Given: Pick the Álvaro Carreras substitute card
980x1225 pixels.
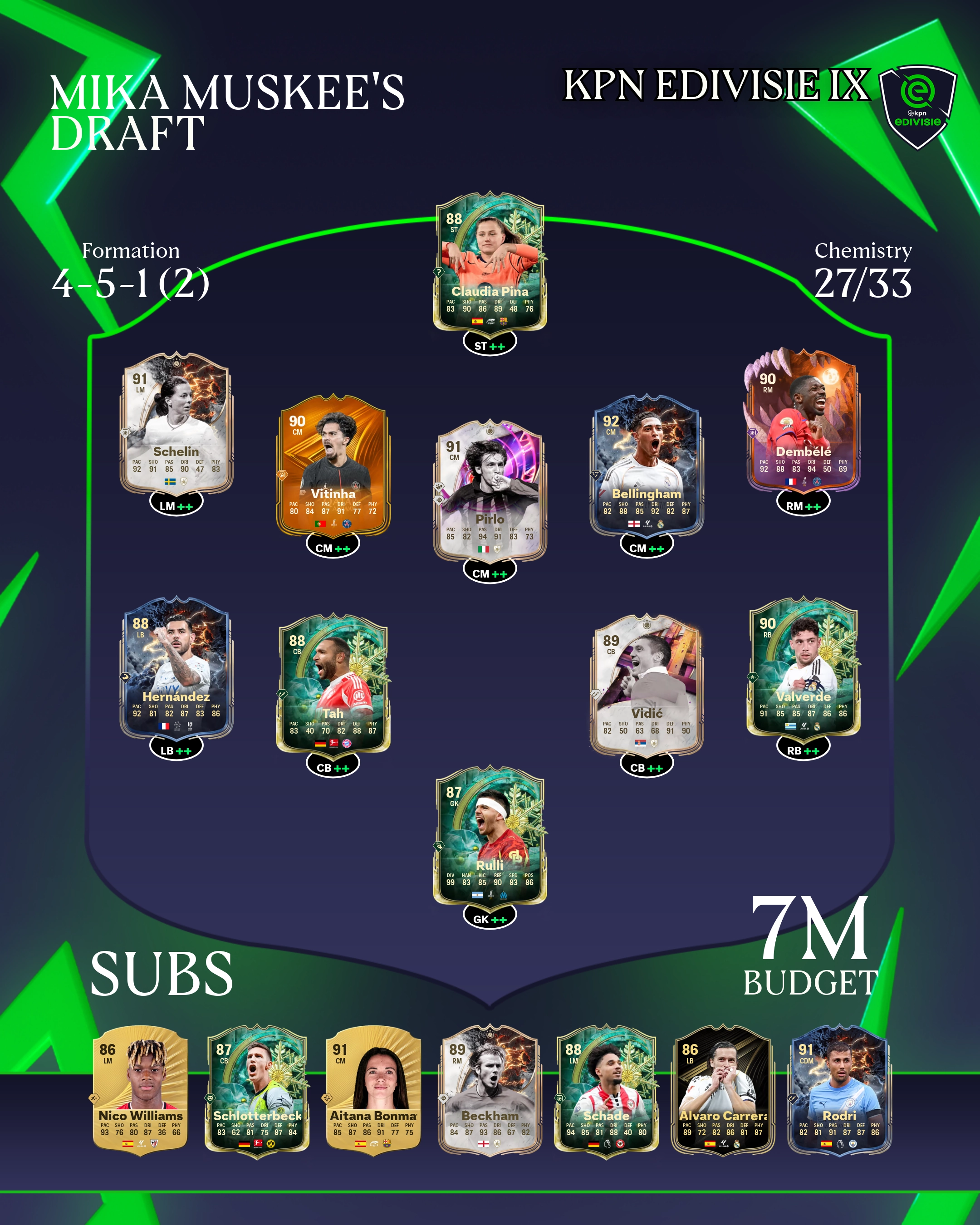Looking at the screenshot, I should (723, 1090).
